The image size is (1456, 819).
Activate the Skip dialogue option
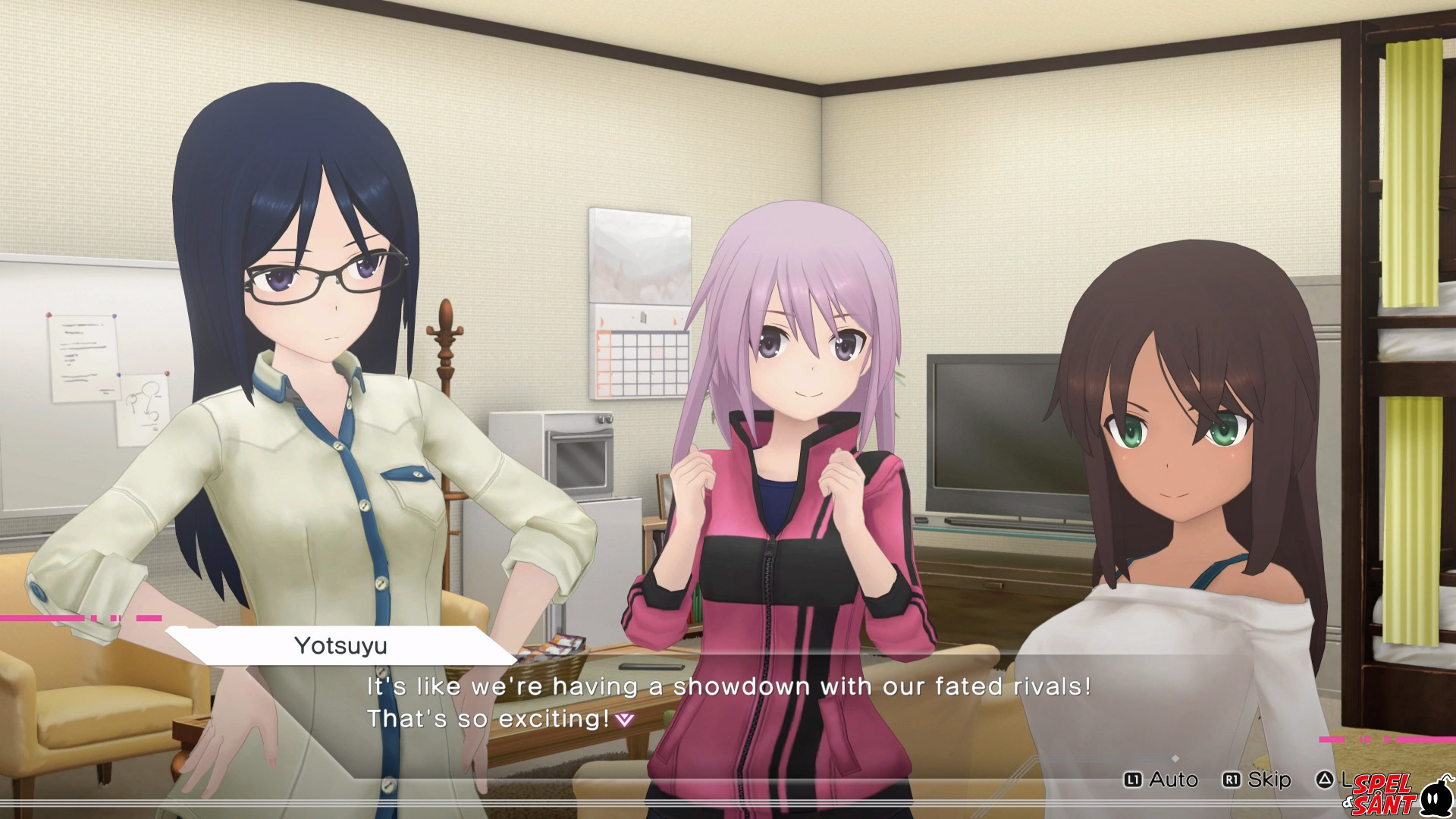[1257, 780]
